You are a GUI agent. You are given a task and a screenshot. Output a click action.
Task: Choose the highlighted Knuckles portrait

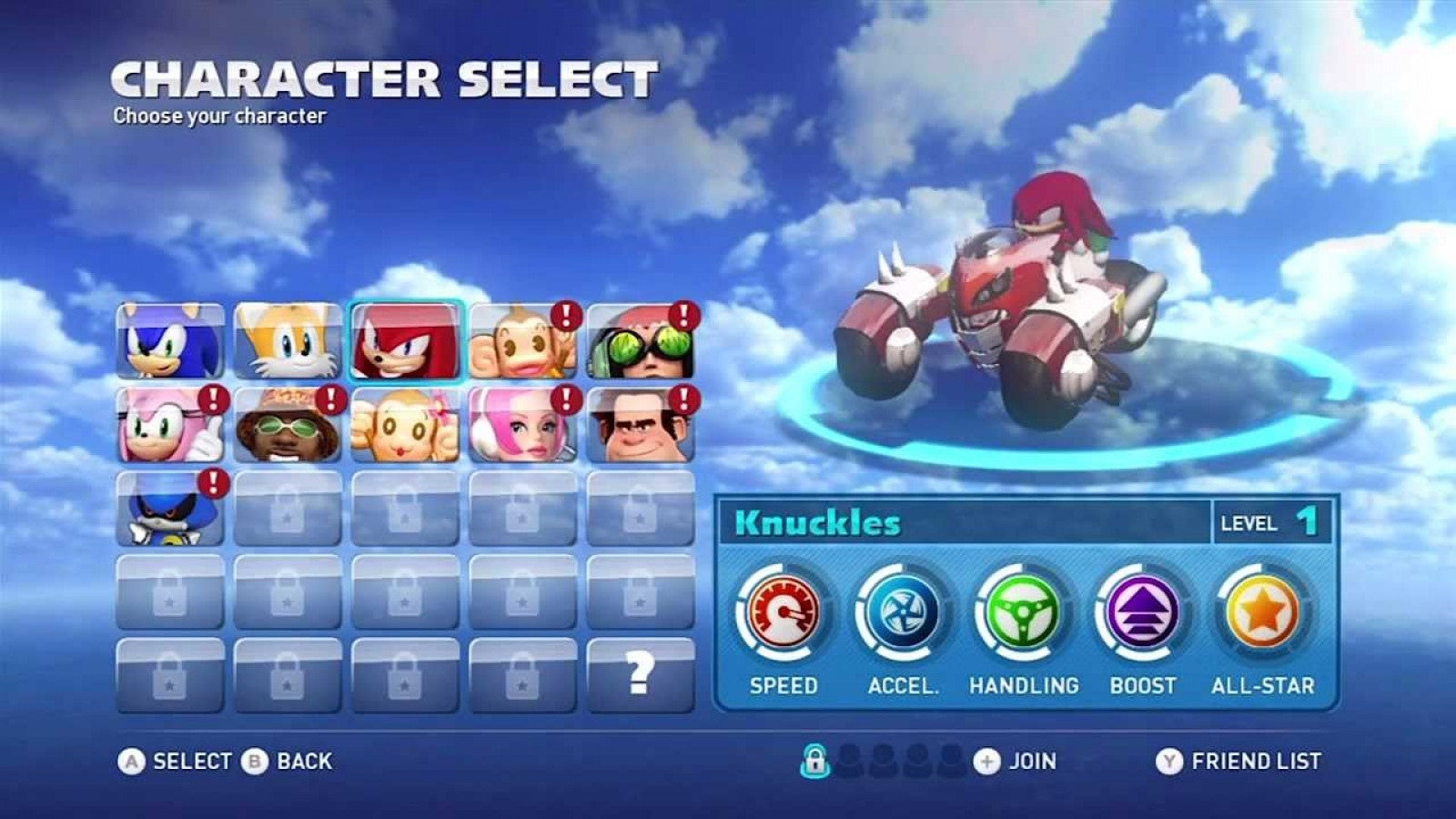coord(408,342)
